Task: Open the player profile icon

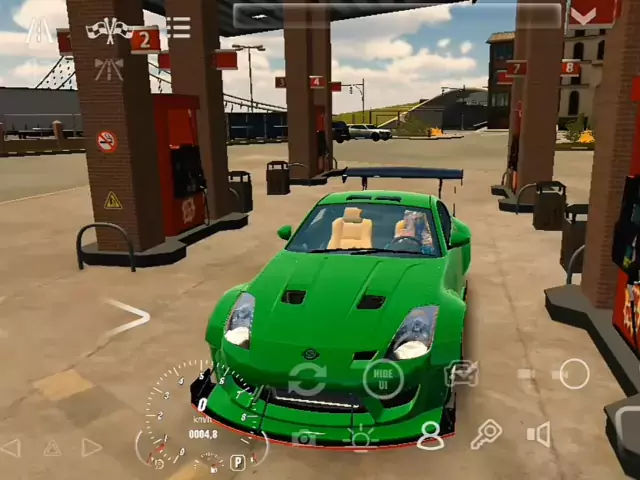Action: (430, 435)
